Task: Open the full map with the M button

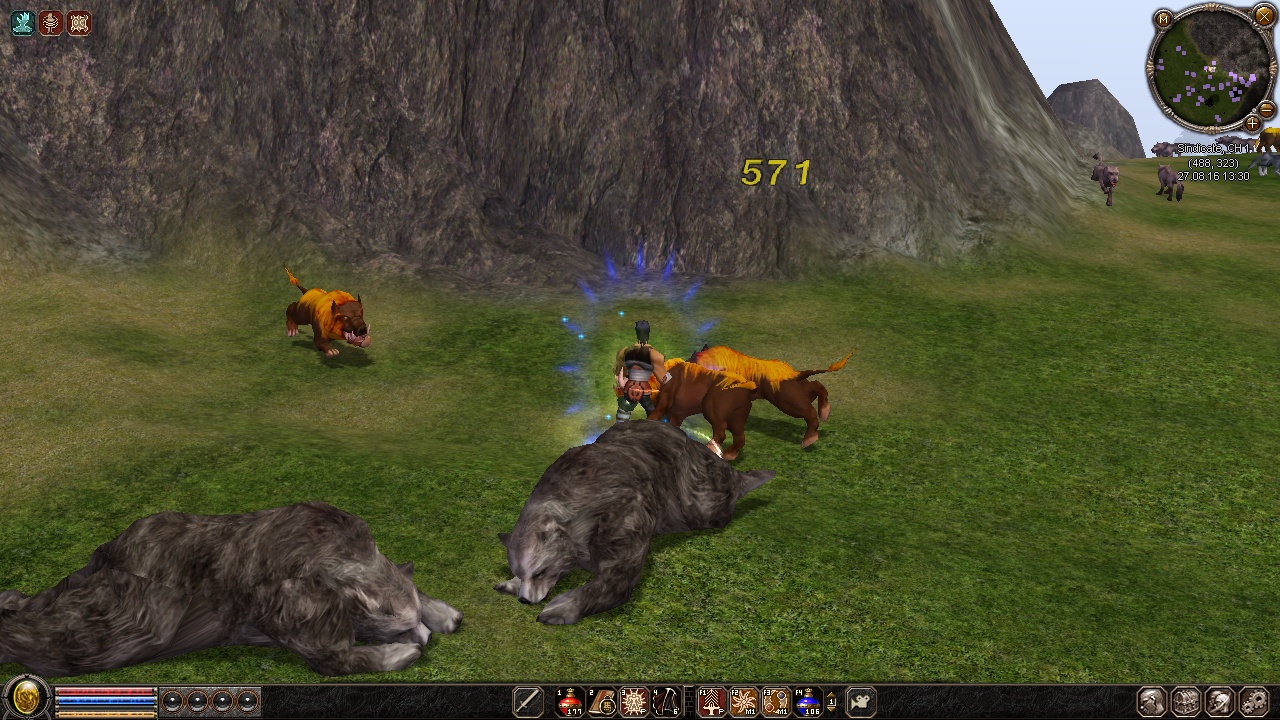Action: click(1163, 19)
